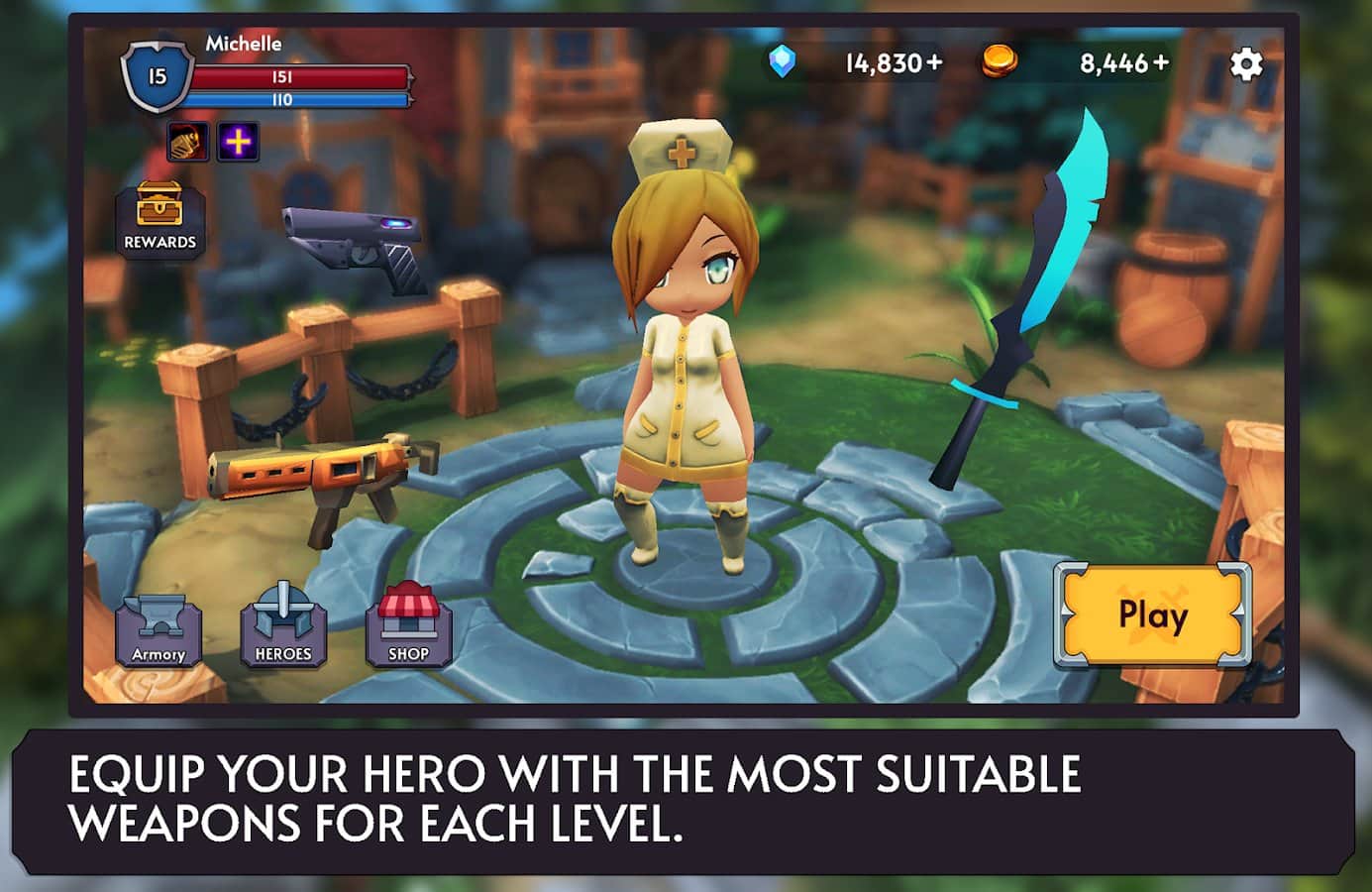Click the 8,446+ coins counter
Screen dimensions: 1372x892
1121,61
